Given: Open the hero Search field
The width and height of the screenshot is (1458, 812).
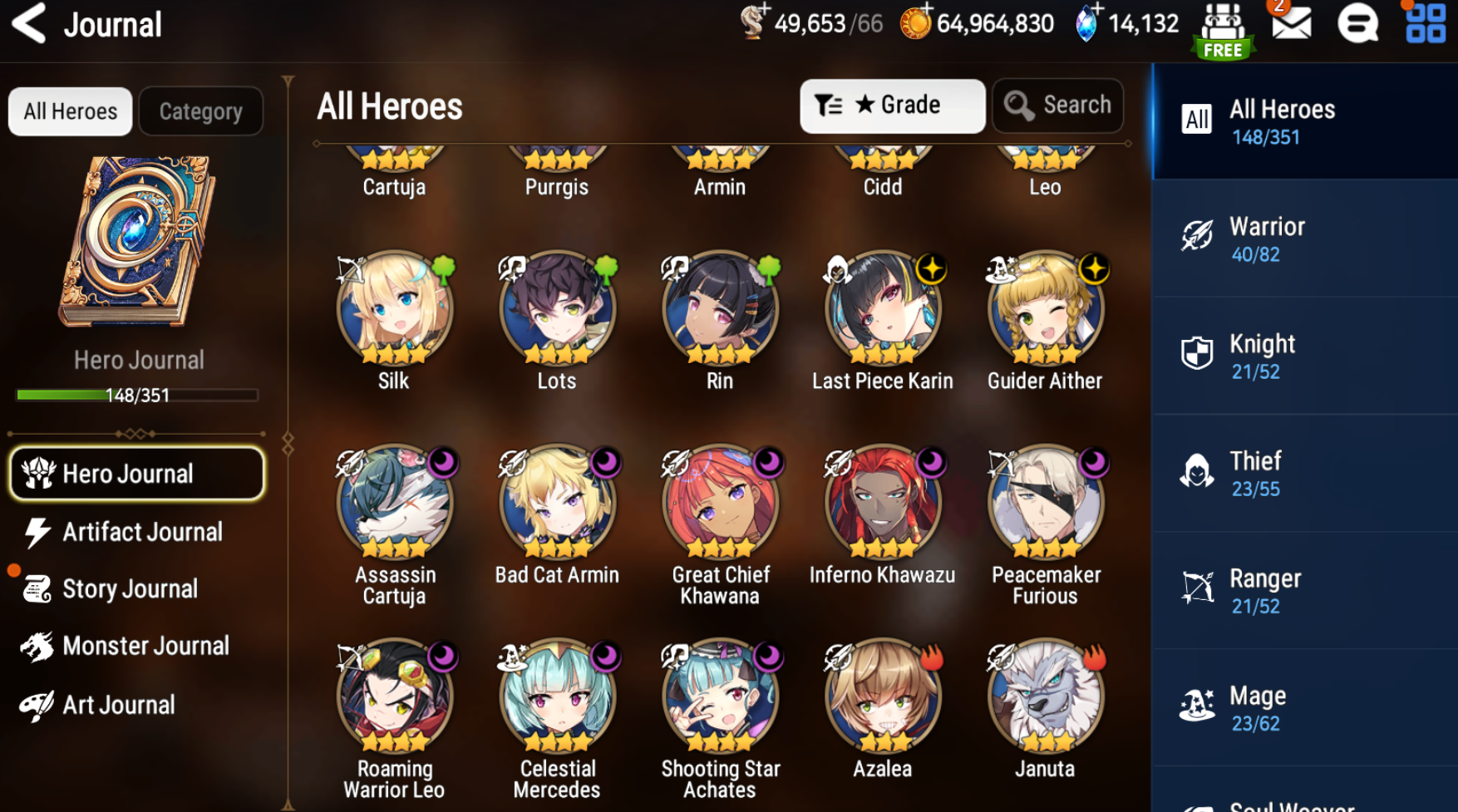Looking at the screenshot, I should click(x=1057, y=106).
